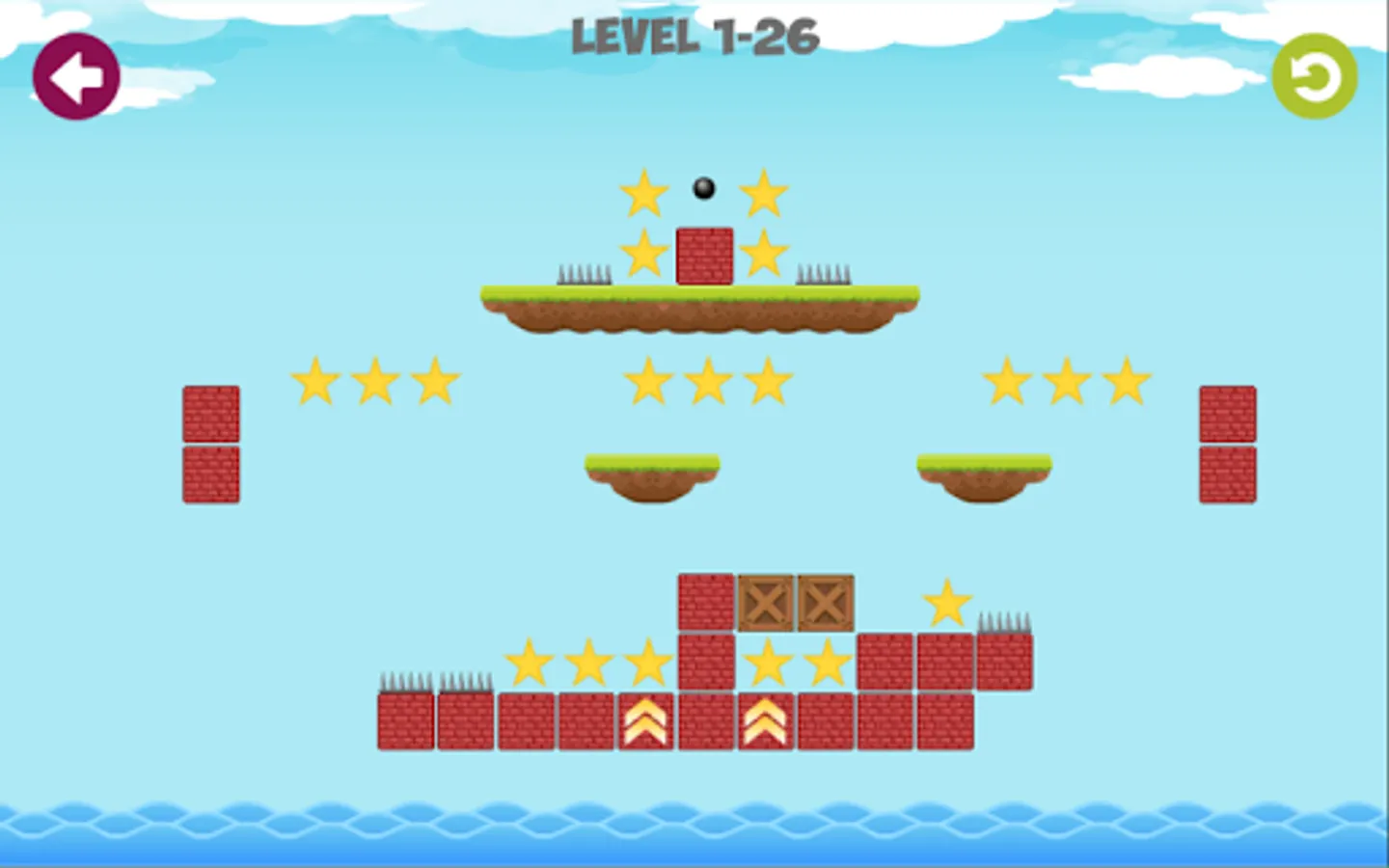Viewport: 1389px width, 868px height.
Task: Click the center star trio above the small platform
Action: 707,380
